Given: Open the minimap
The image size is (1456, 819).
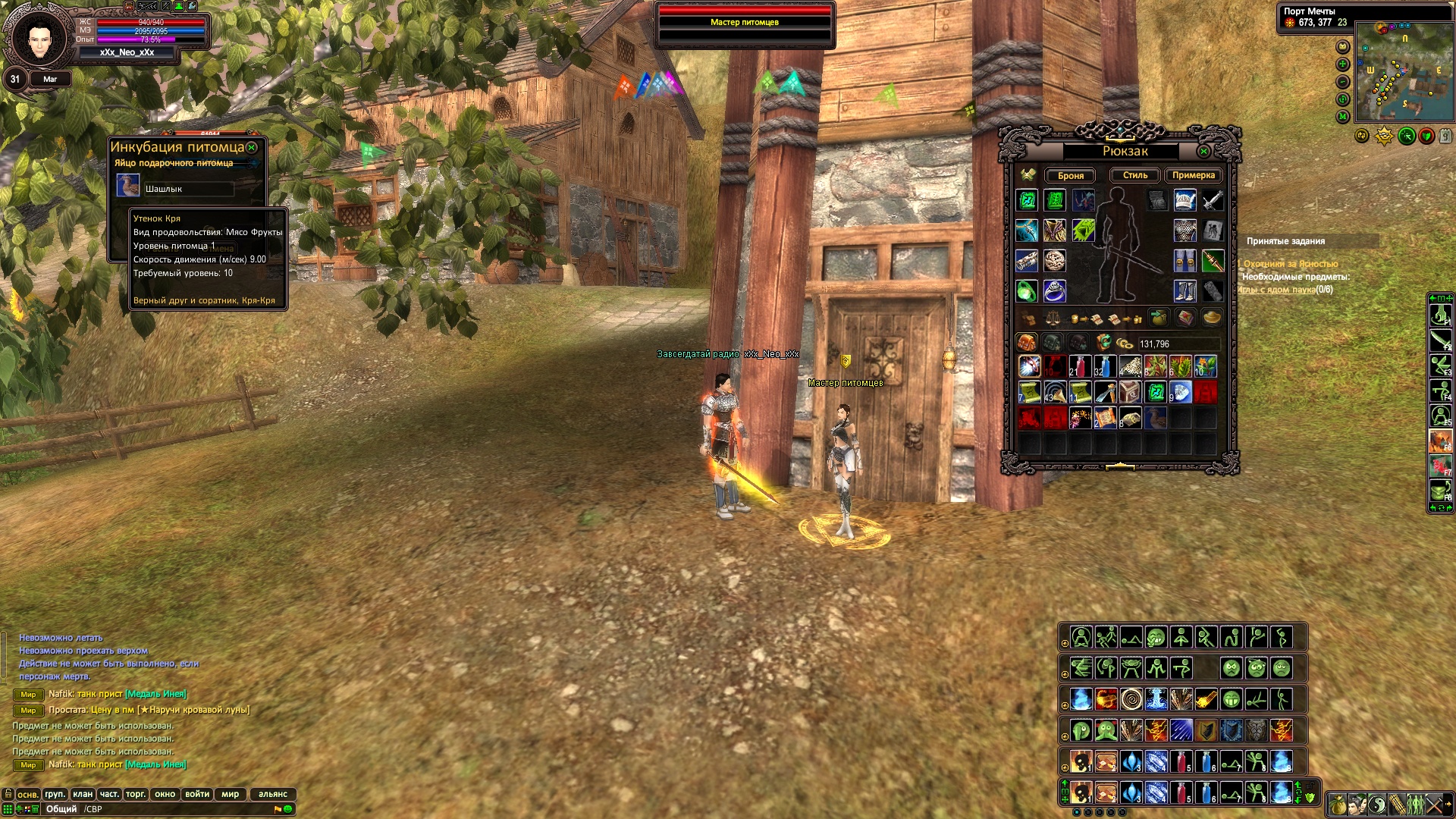Looking at the screenshot, I should [1404, 71].
